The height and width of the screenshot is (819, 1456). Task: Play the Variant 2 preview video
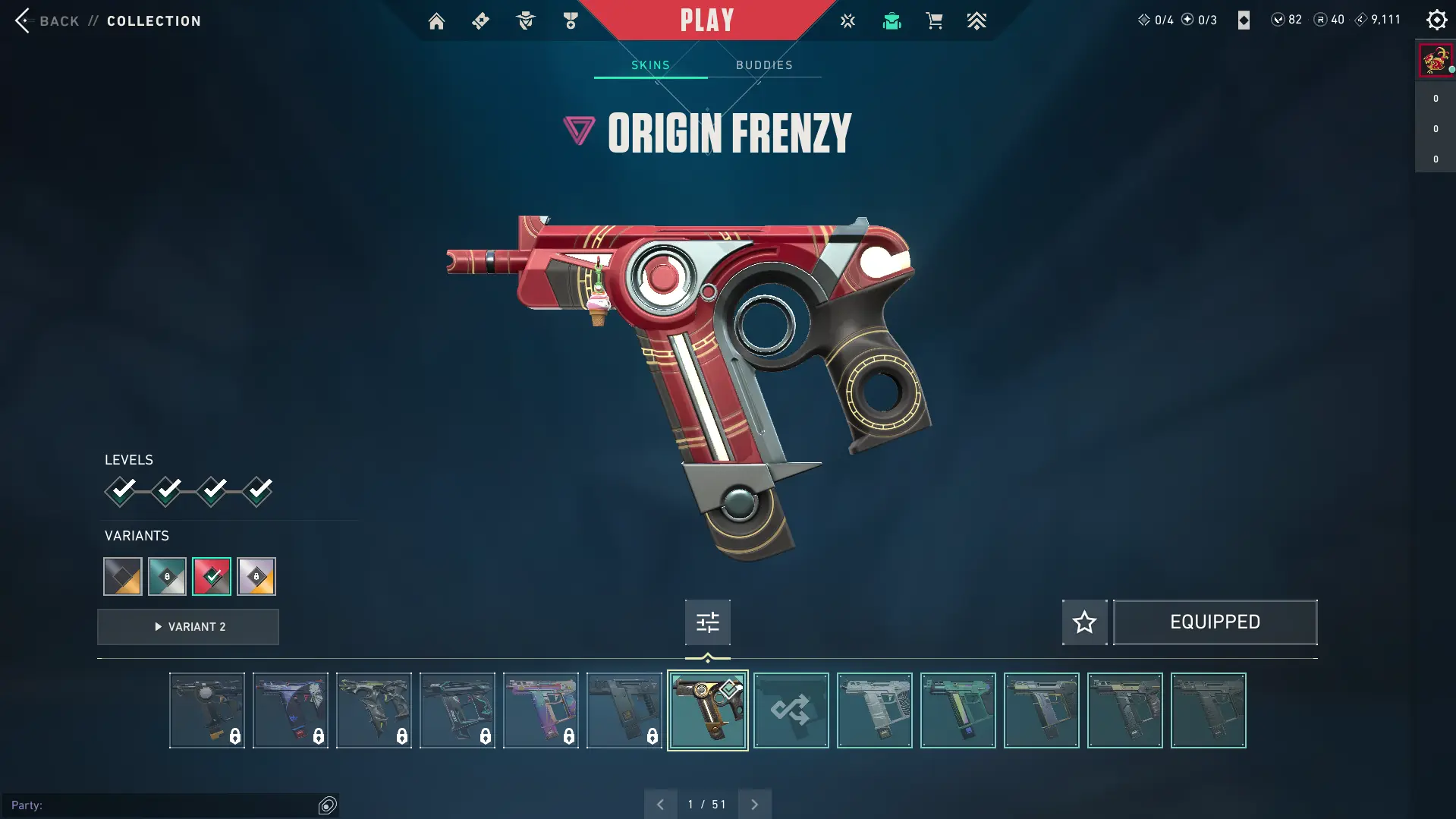(188, 627)
